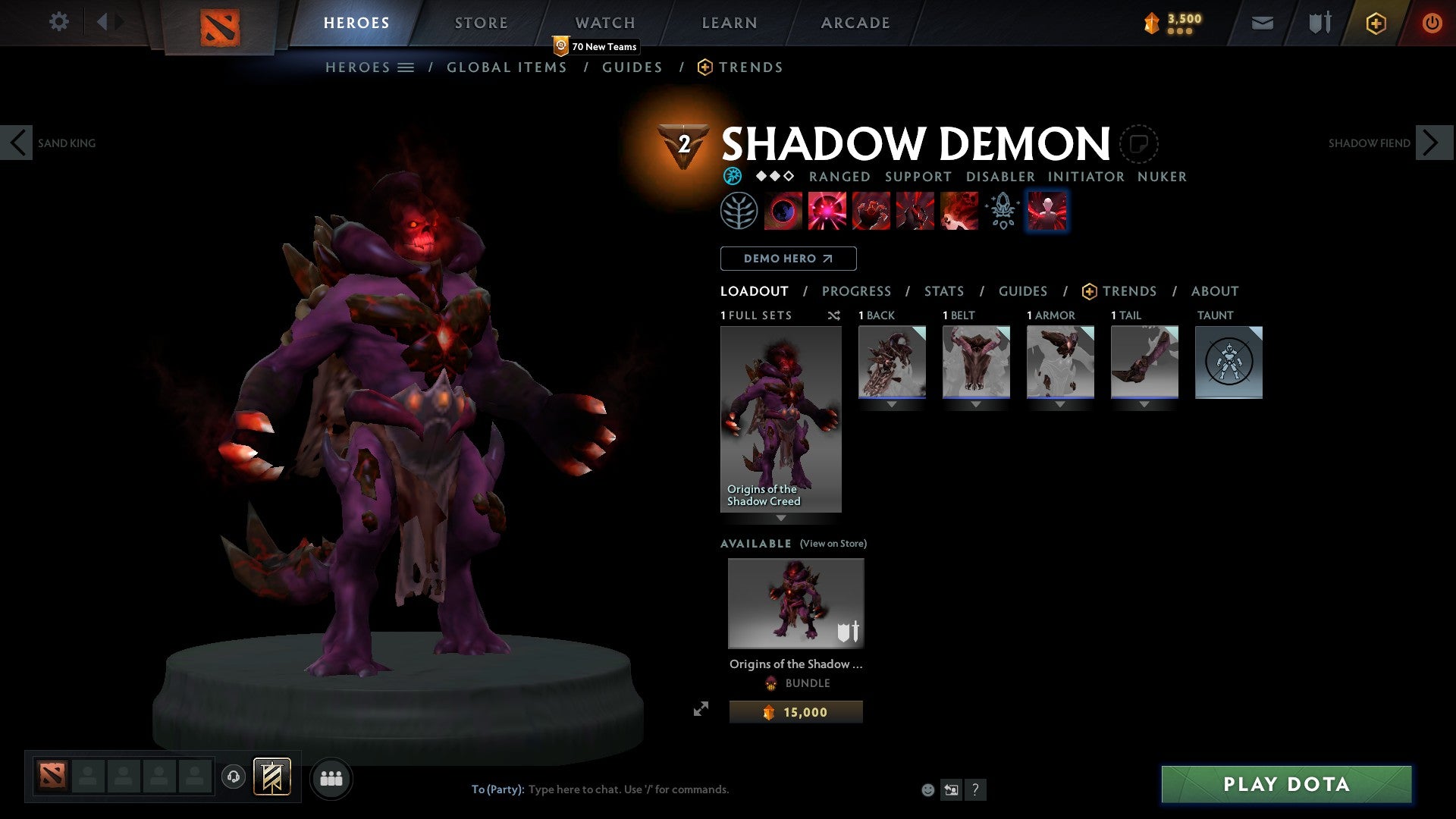This screenshot has width=1456, height=819.
Task: Click the emoticon smiley icon near chat
Action: pyautogui.click(x=927, y=789)
